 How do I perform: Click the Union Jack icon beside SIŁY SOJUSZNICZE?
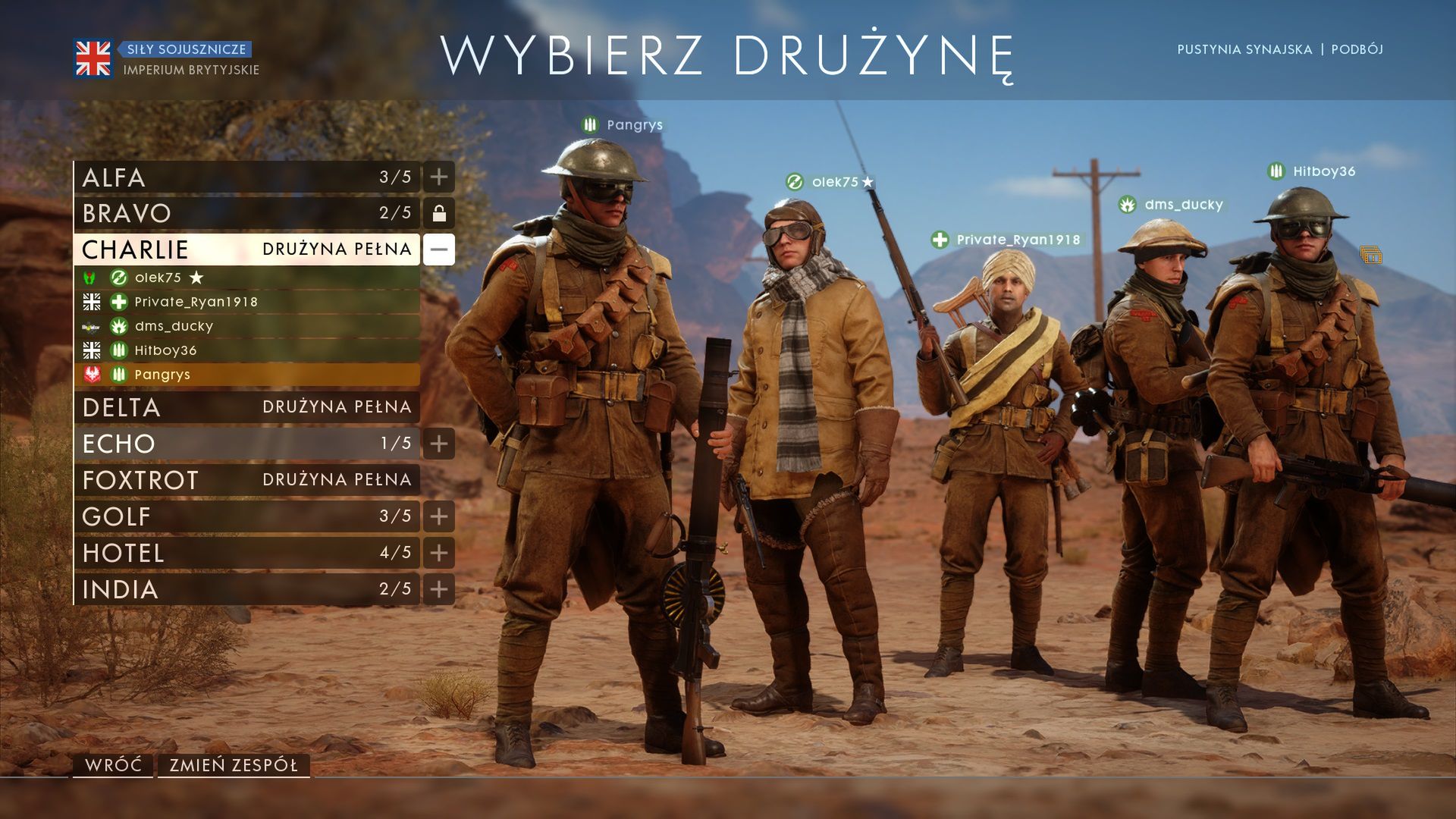pyautogui.click(x=92, y=57)
